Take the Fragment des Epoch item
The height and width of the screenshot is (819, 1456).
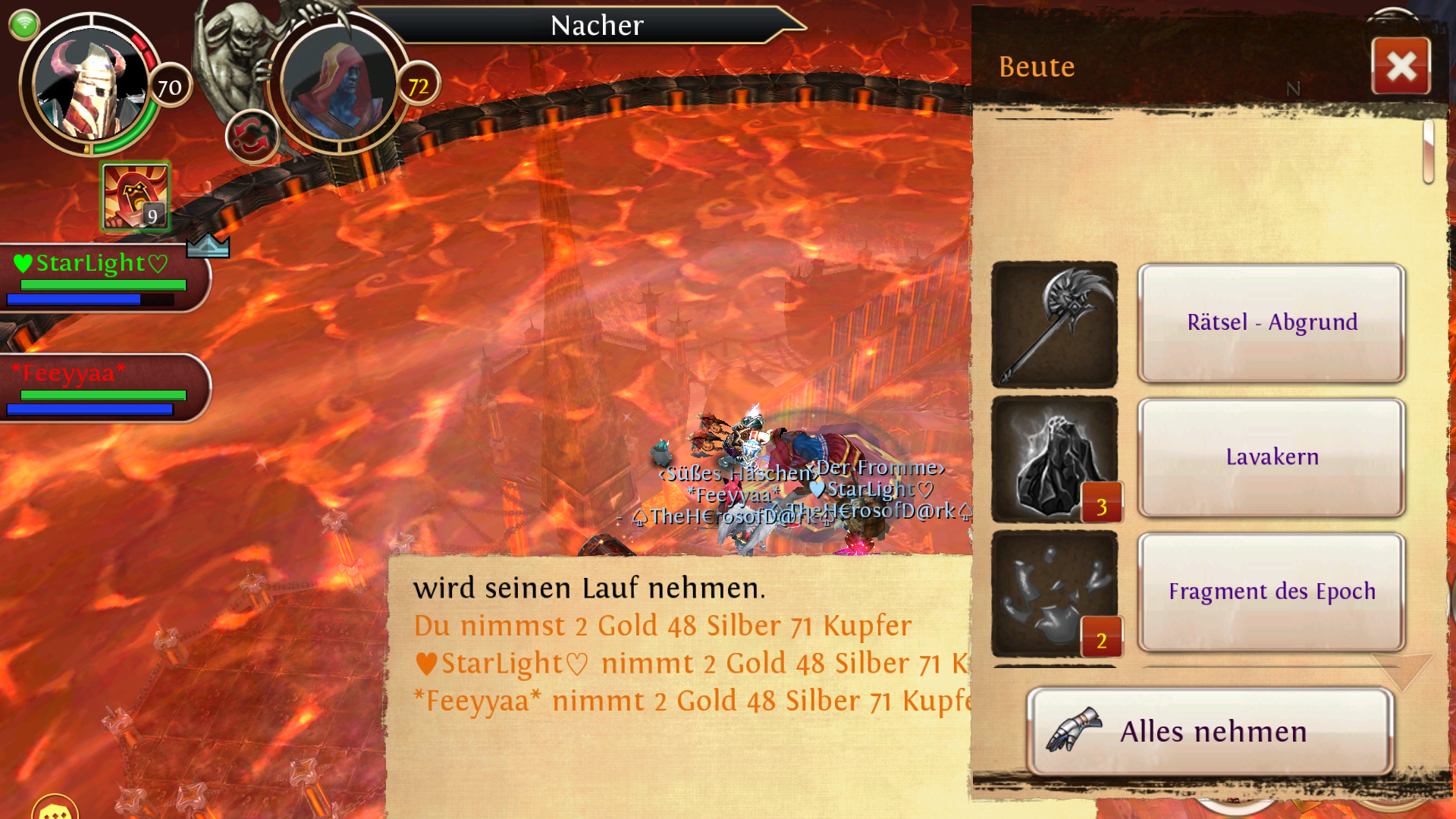1272,591
